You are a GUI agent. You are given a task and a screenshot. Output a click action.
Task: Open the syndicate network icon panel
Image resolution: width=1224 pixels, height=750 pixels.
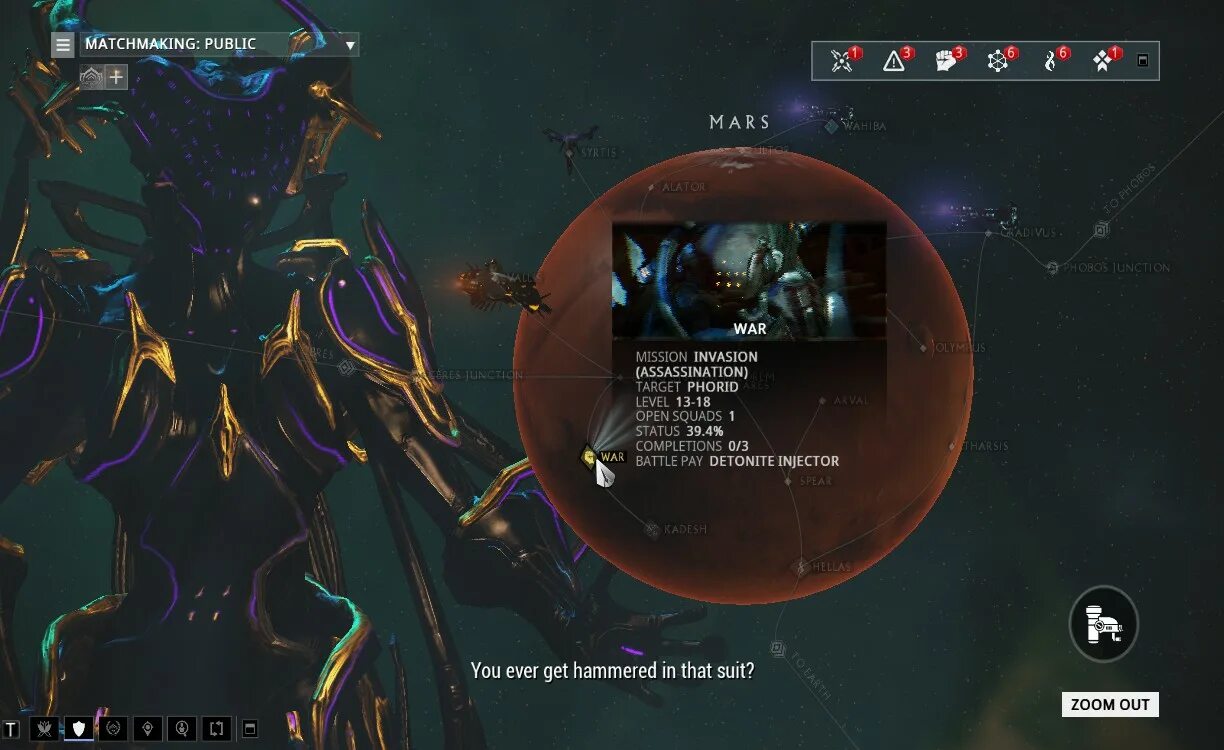tap(998, 61)
